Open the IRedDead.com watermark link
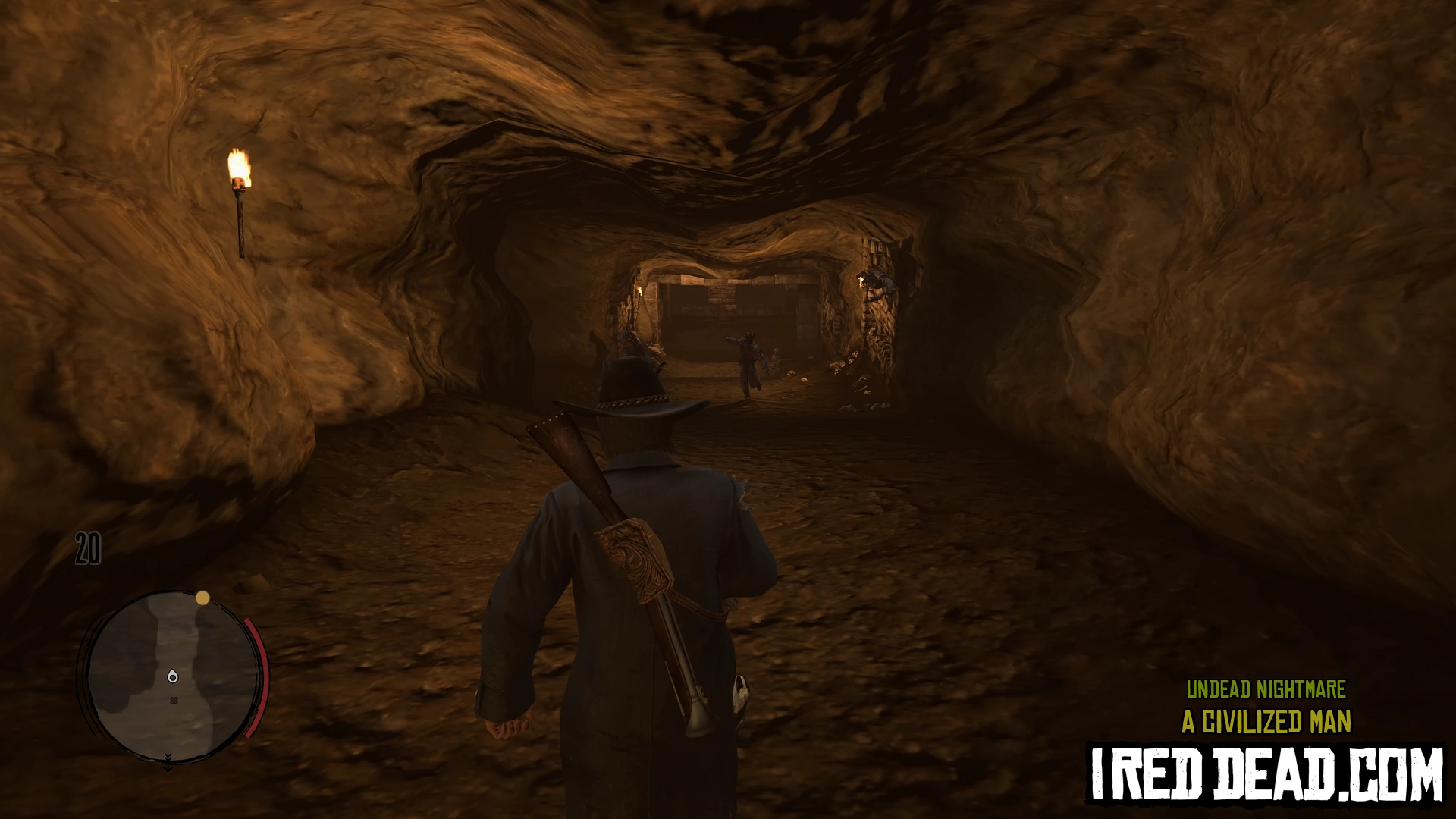Screen dimensions: 1456x819 pos(1266,775)
